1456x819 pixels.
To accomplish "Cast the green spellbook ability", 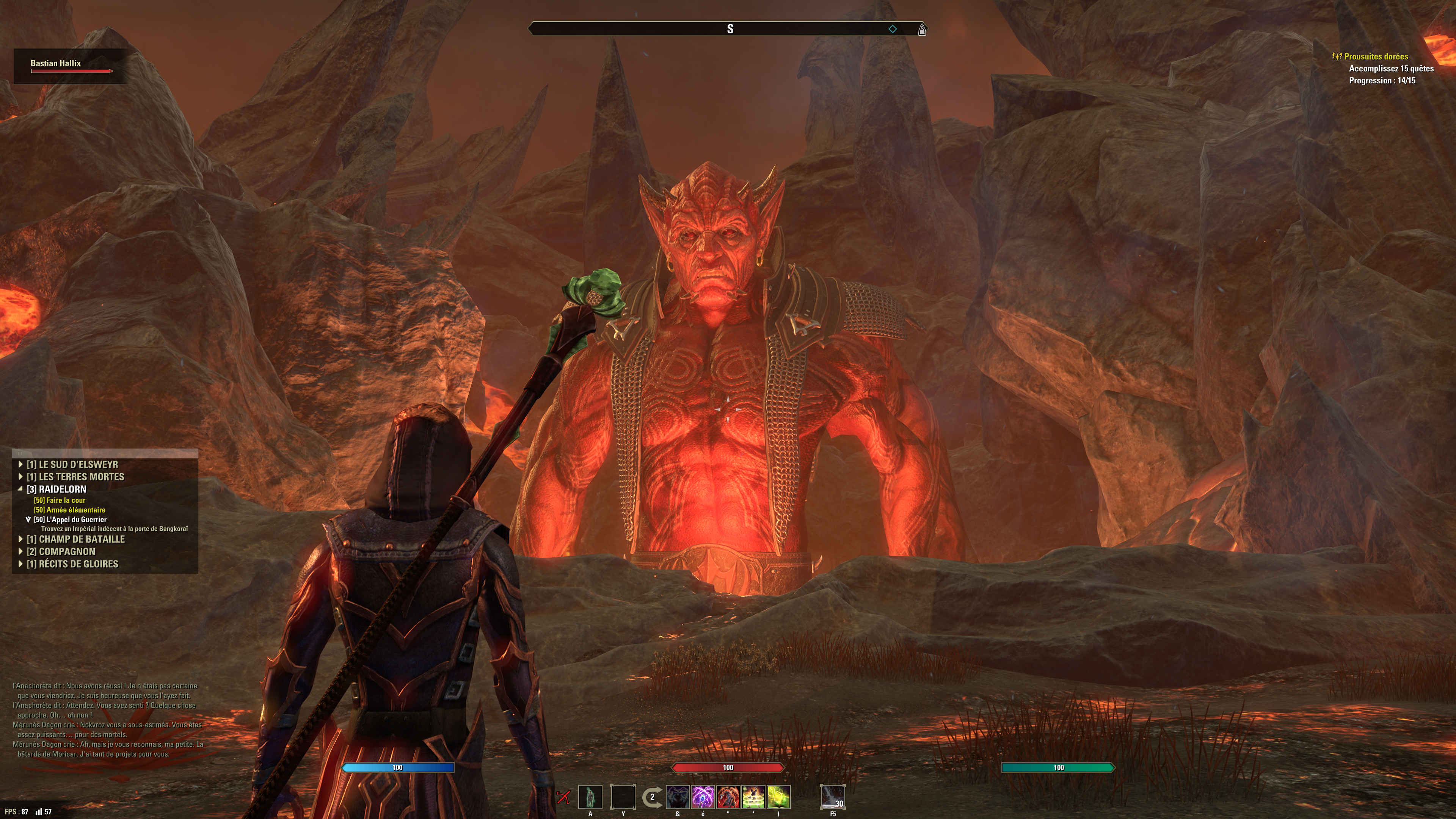I will click(778, 797).
